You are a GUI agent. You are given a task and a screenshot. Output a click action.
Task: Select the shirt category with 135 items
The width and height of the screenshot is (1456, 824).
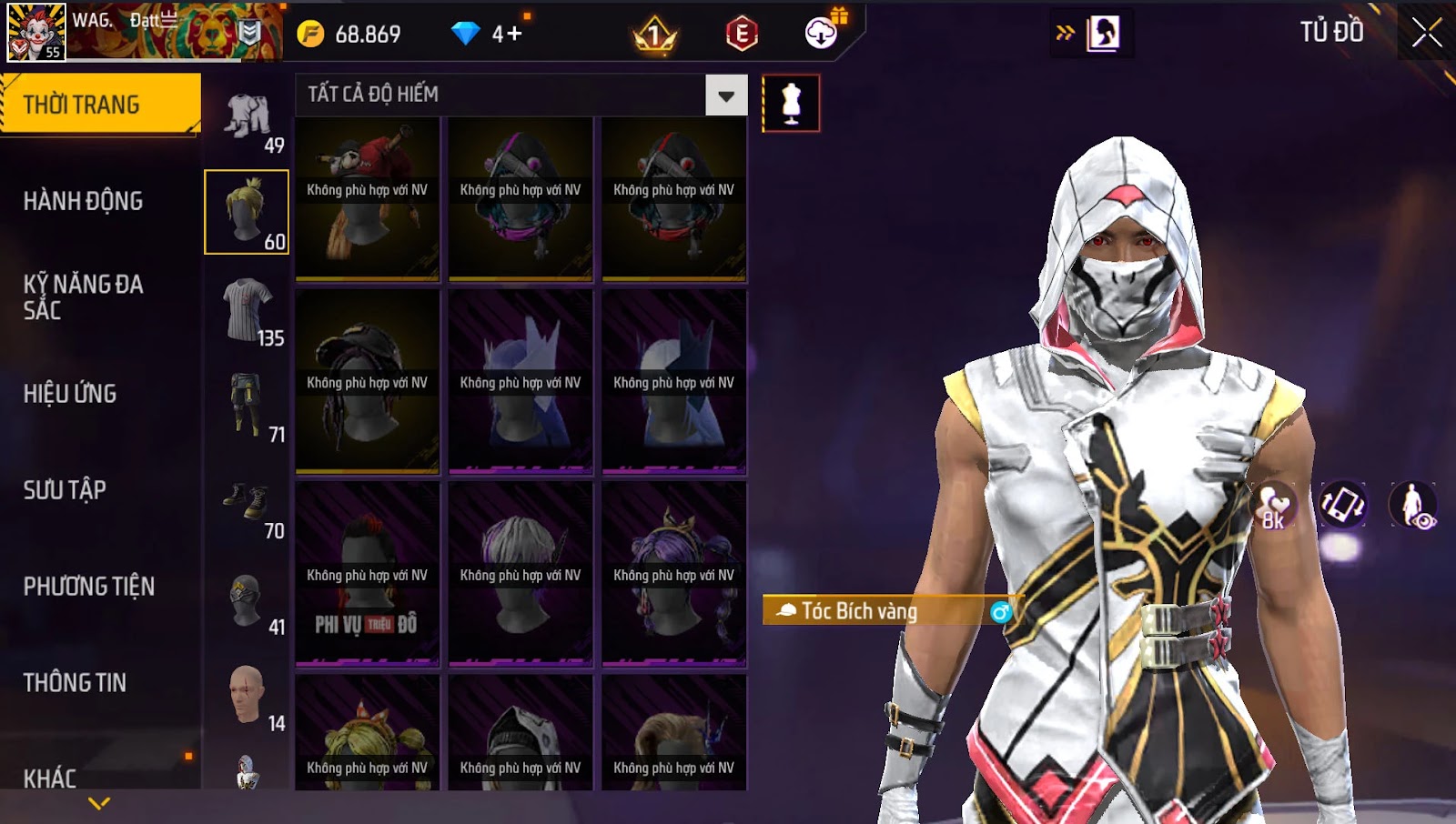[x=248, y=311]
